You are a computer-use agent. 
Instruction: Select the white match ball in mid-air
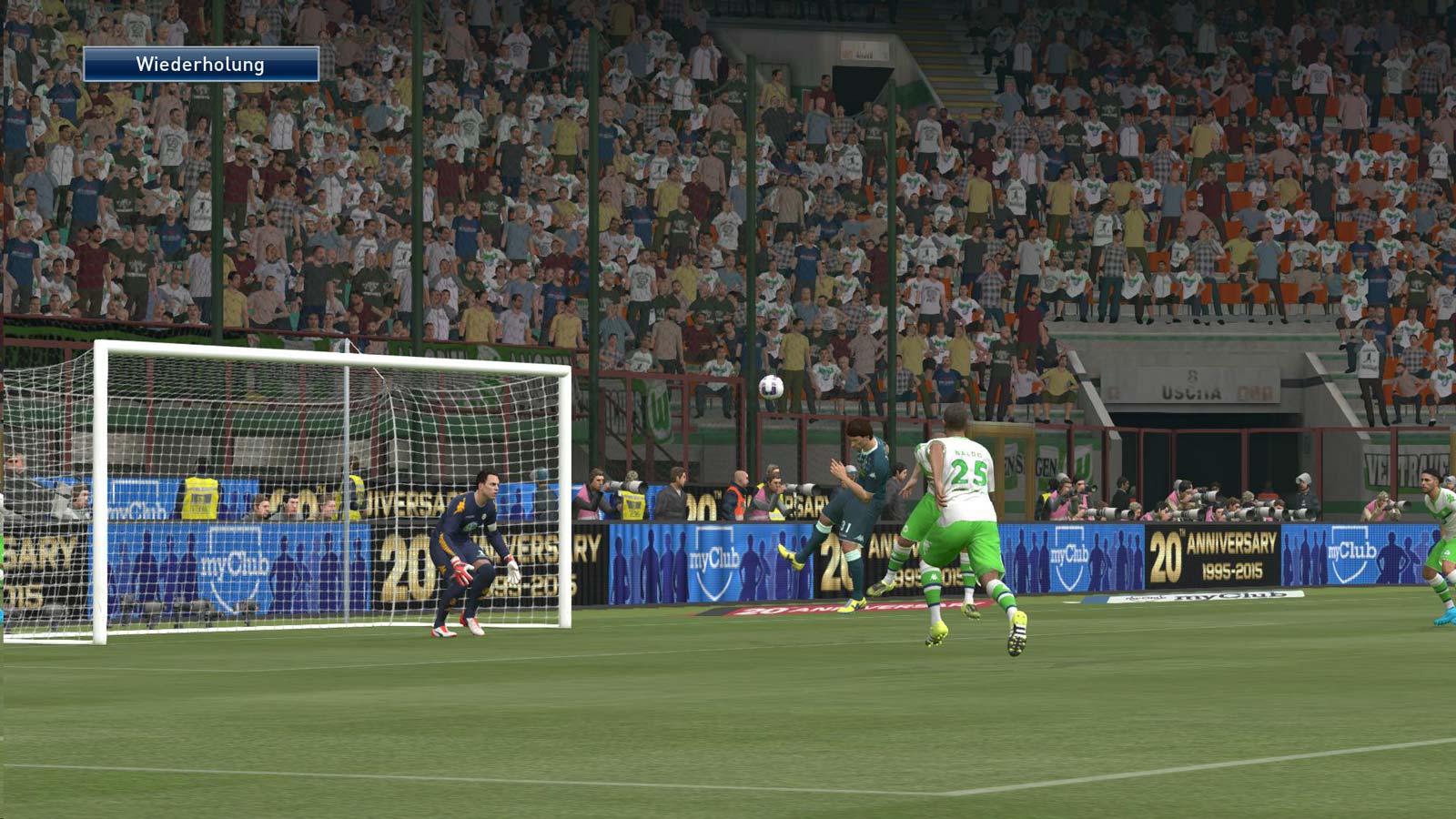773,387
